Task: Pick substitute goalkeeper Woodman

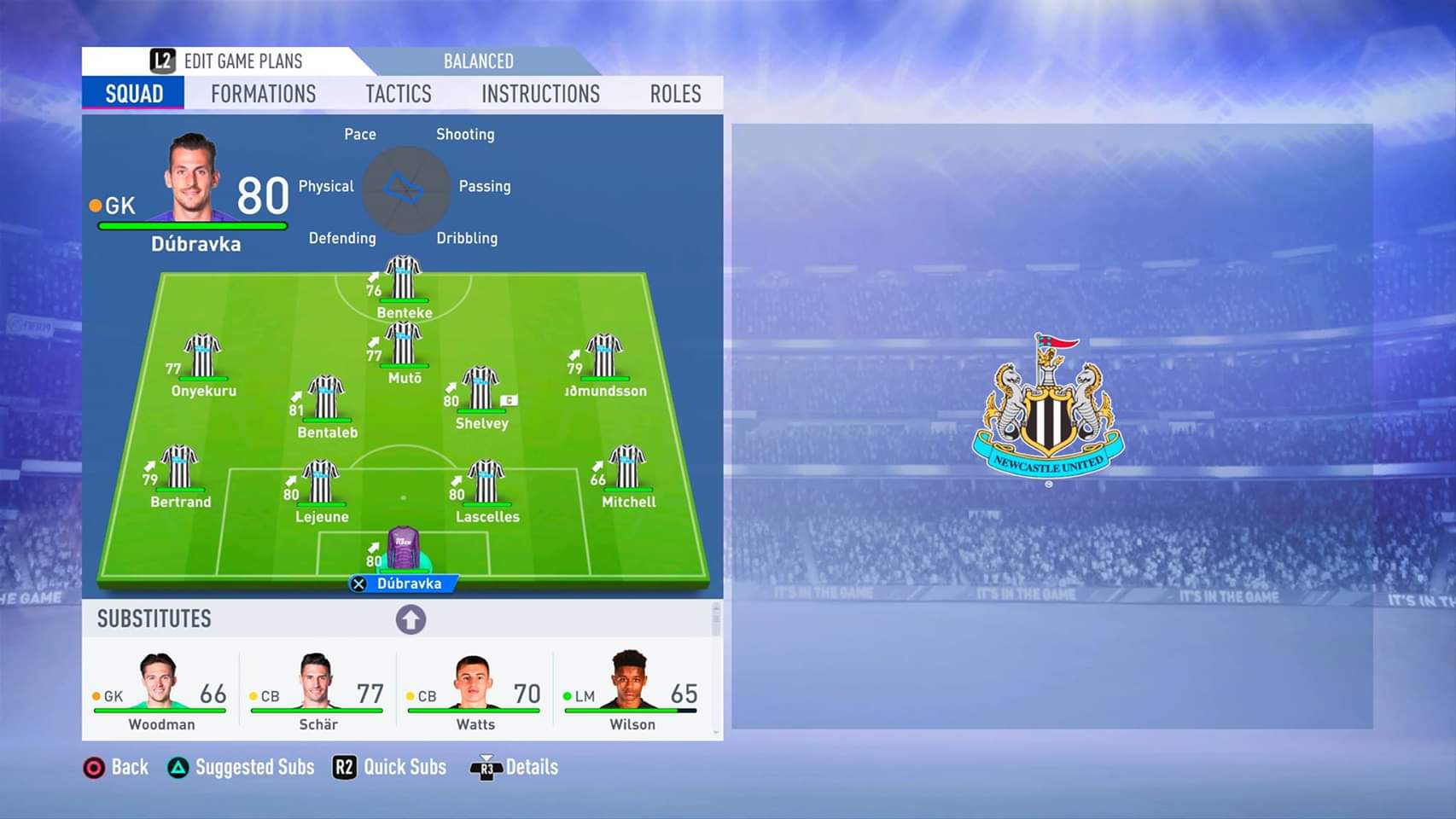Action: coord(160,689)
